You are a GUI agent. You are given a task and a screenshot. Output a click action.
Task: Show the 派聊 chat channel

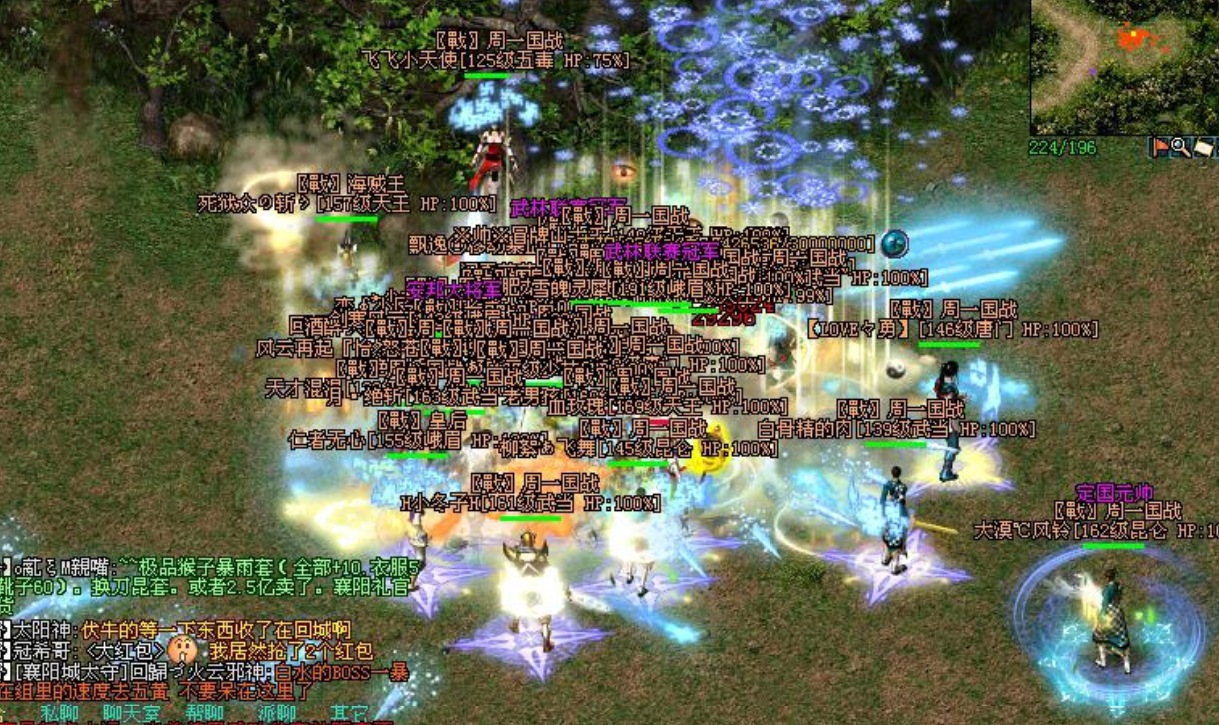[277, 714]
